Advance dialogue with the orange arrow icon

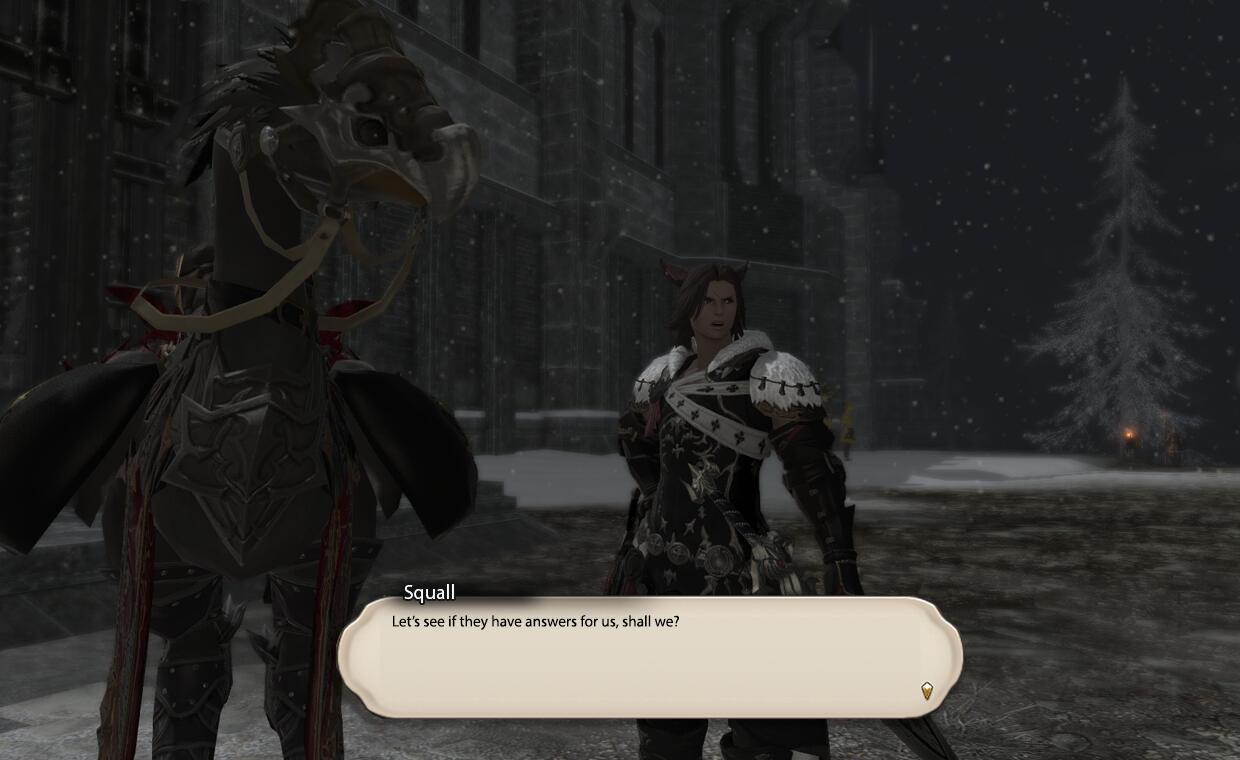click(927, 690)
